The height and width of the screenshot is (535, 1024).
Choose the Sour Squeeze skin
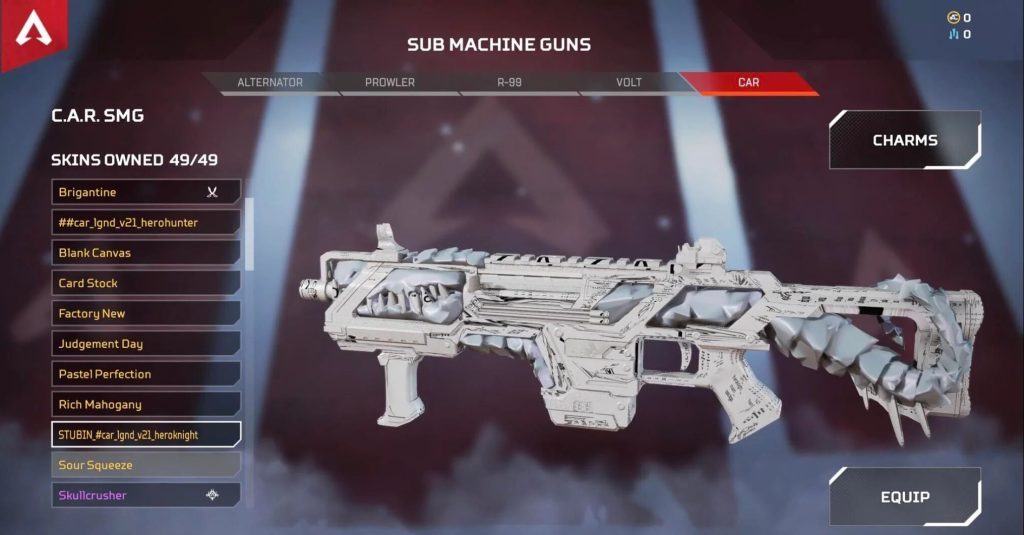146,465
